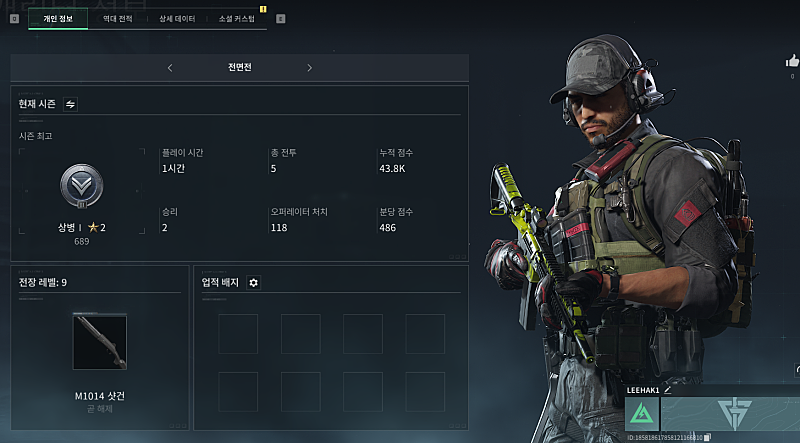800x443 pixels.
Task: Copy the player ID with the copy icon
Action: 708,437
